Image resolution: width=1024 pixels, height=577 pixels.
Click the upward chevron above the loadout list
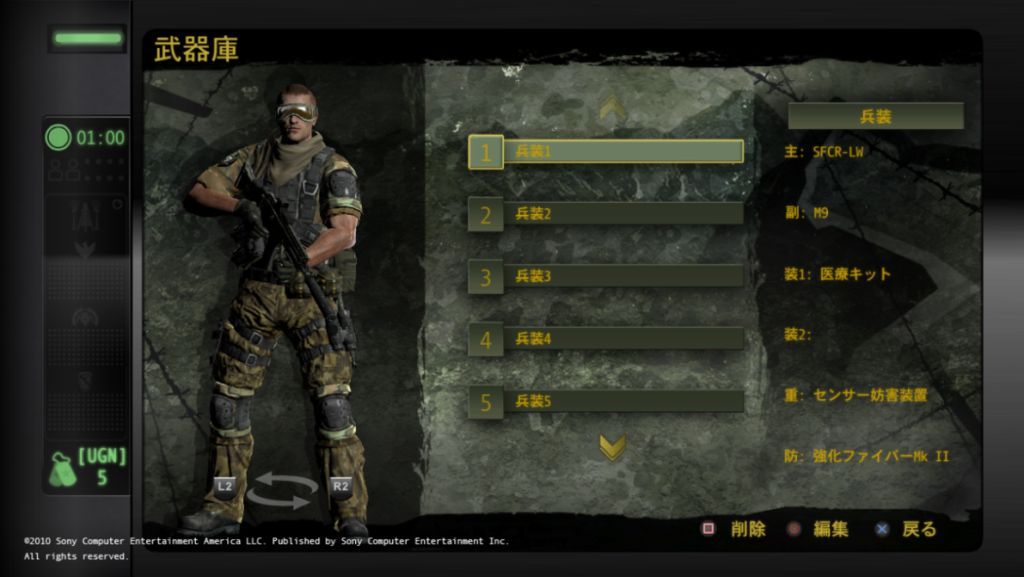[x=612, y=108]
